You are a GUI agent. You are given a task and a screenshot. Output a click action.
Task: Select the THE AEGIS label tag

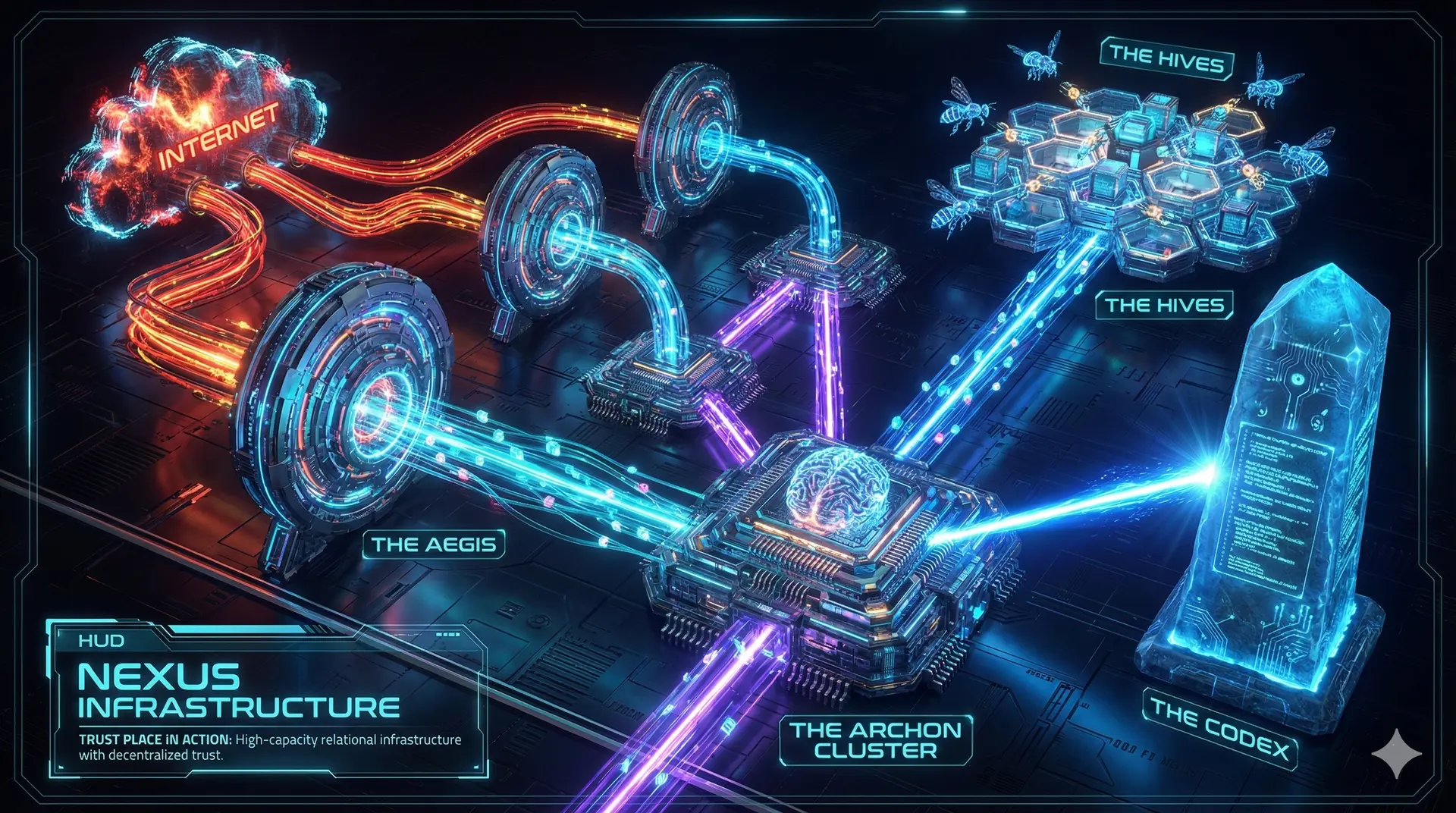pos(434,545)
